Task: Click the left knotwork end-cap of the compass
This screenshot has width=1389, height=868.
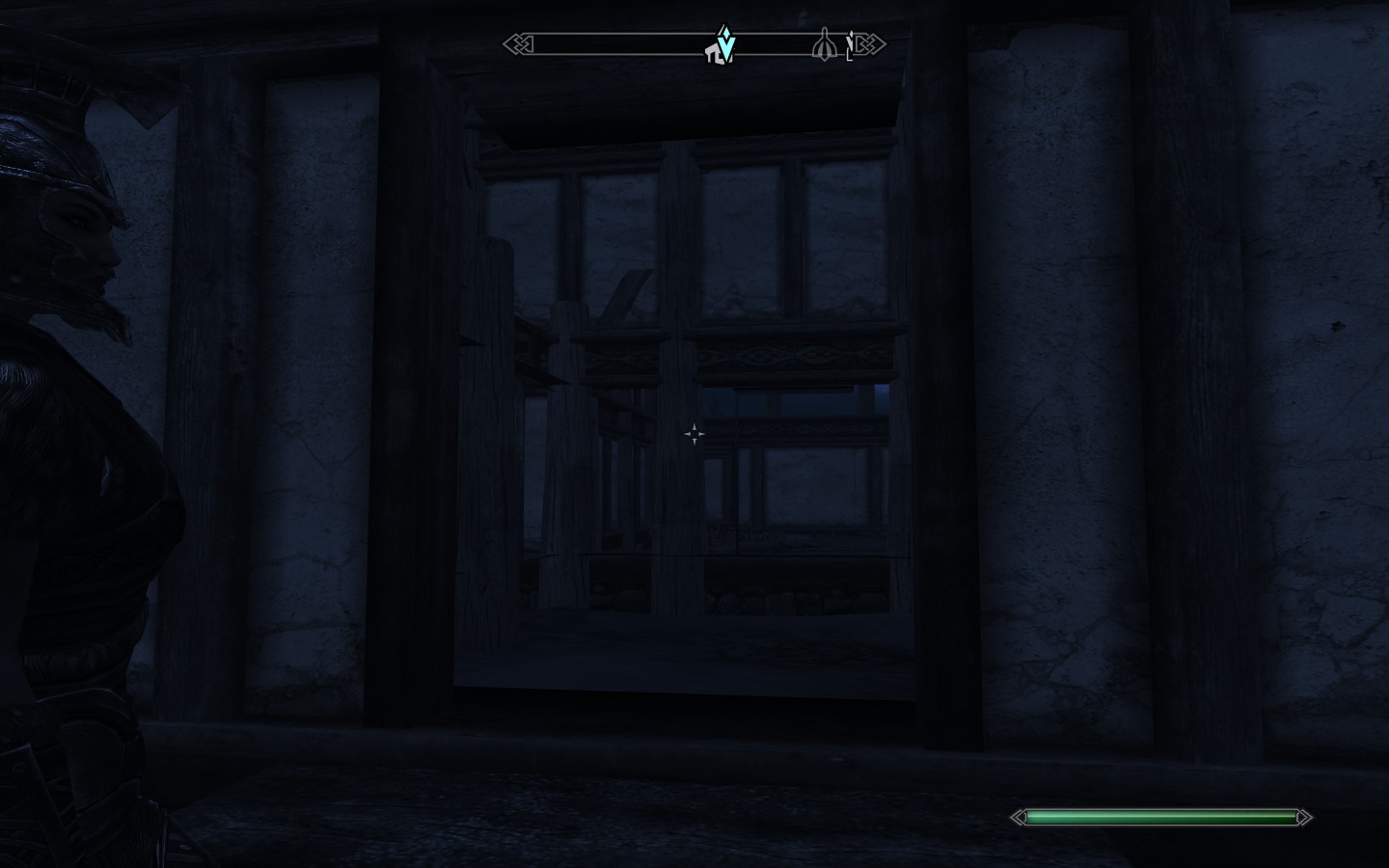Action: click(516, 43)
